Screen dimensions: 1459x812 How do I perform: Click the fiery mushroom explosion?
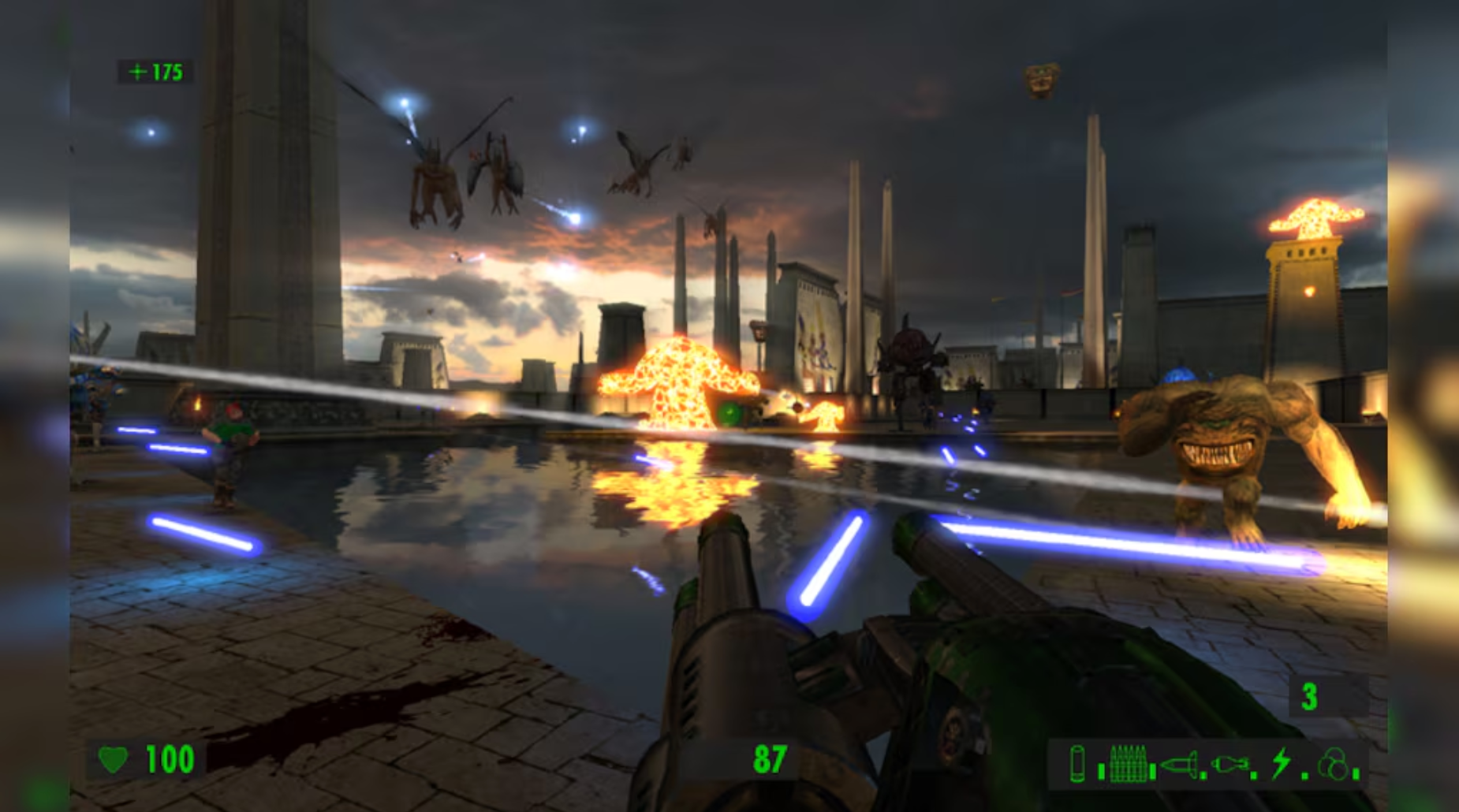point(679,378)
